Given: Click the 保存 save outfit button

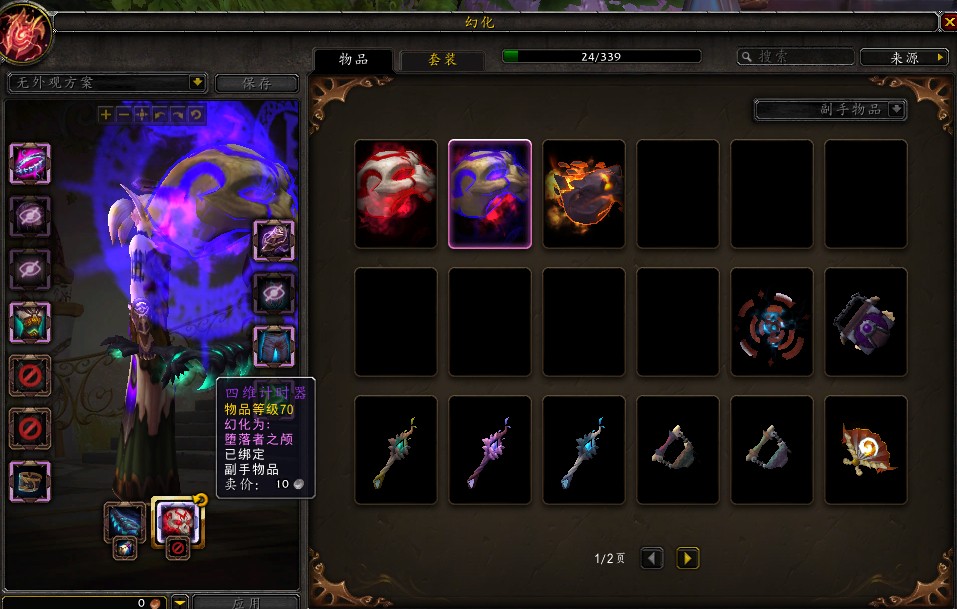Looking at the screenshot, I should [x=256, y=83].
